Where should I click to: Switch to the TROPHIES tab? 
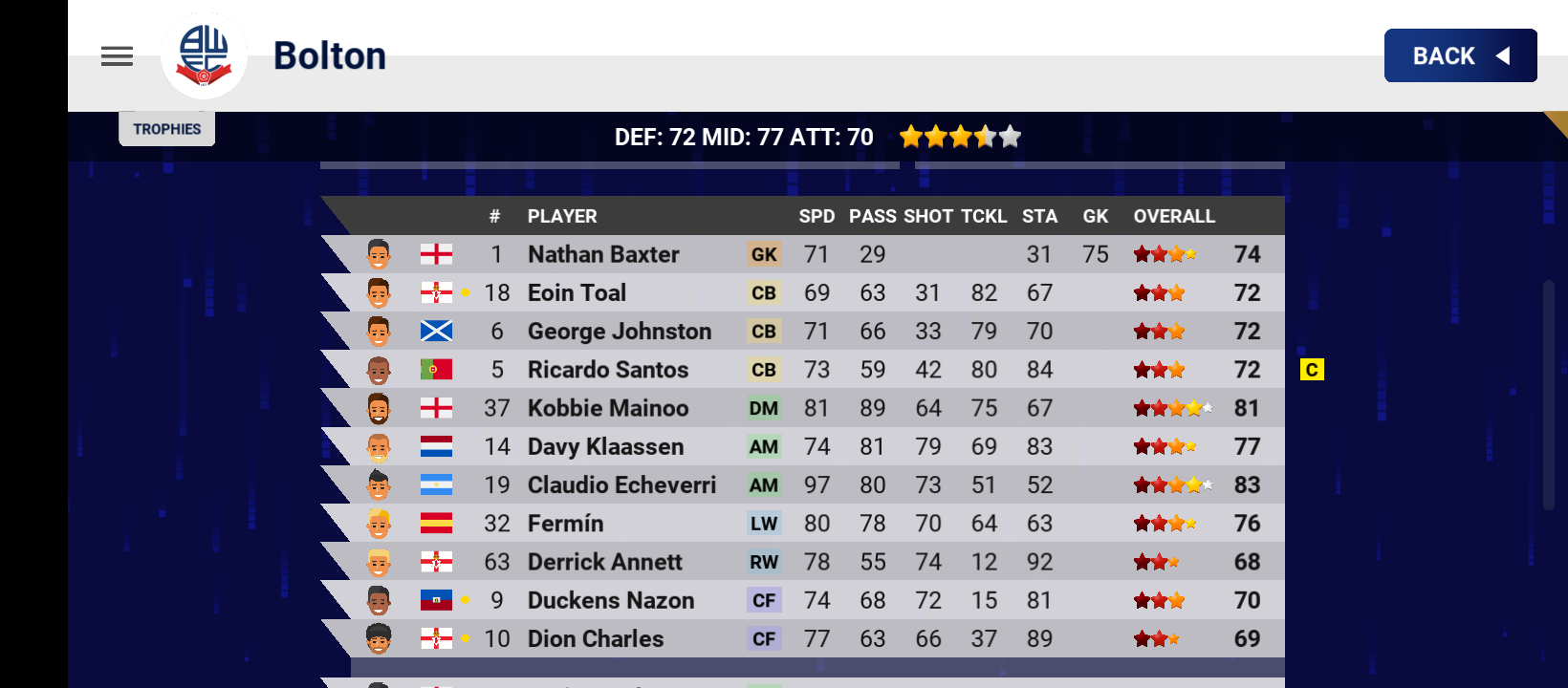point(166,128)
